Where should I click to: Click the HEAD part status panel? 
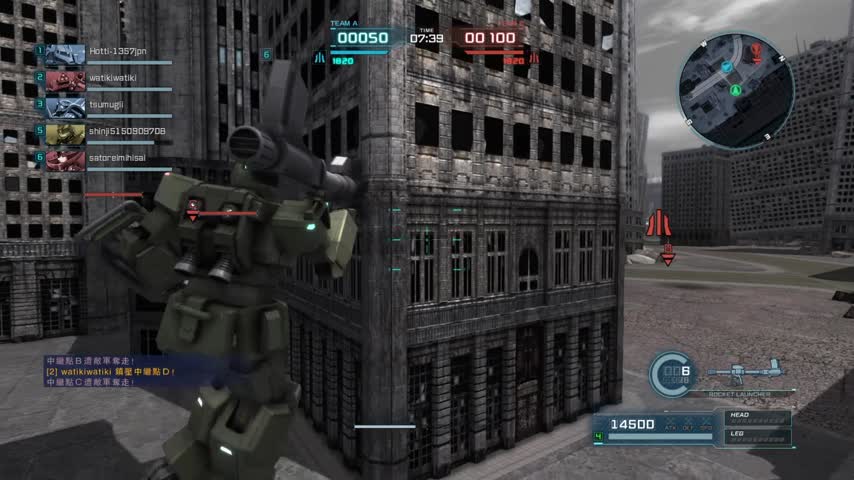758,417
